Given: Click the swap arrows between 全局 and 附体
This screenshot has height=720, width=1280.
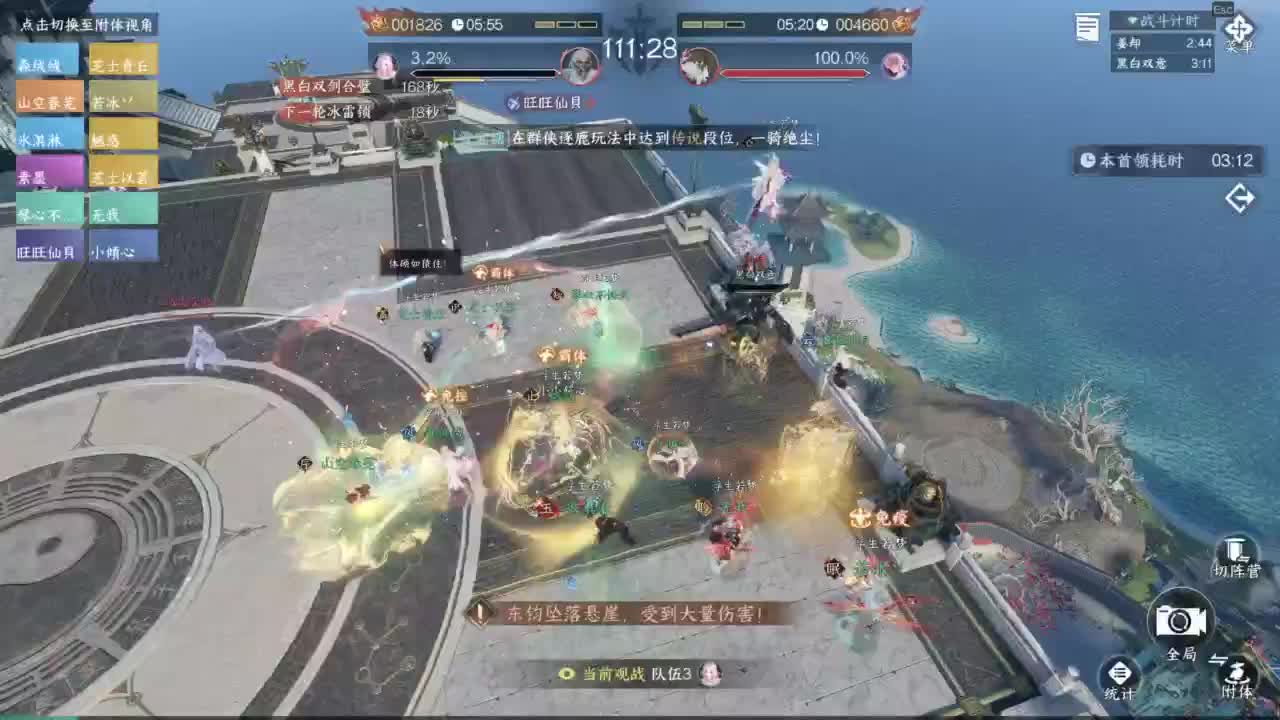Looking at the screenshot, I should click(x=1216, y=659).
